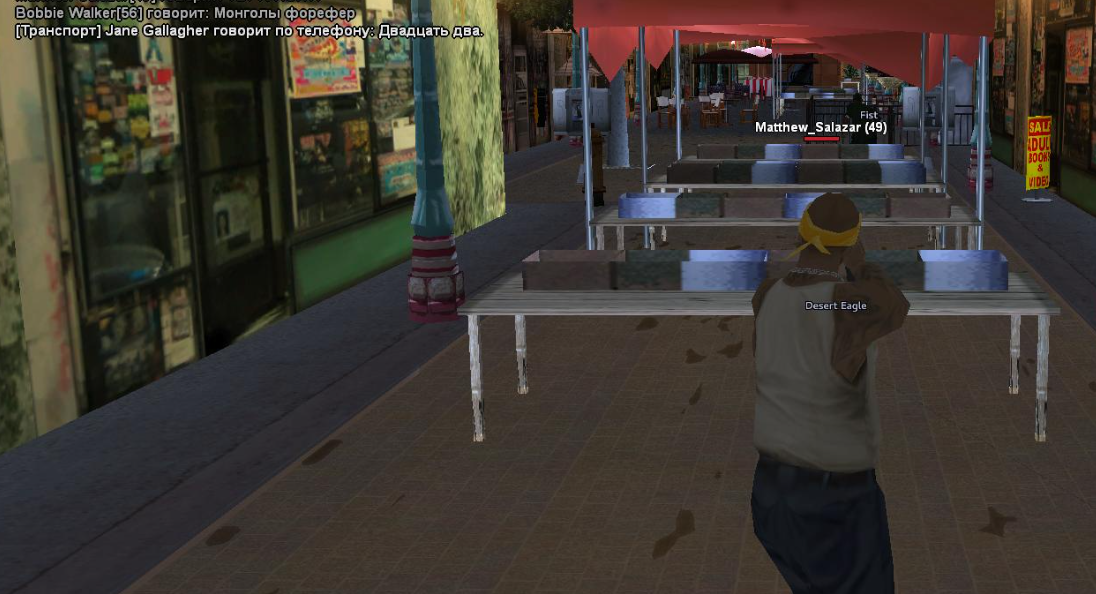Click Bobbie Walker's chat message

pos(185,13)
